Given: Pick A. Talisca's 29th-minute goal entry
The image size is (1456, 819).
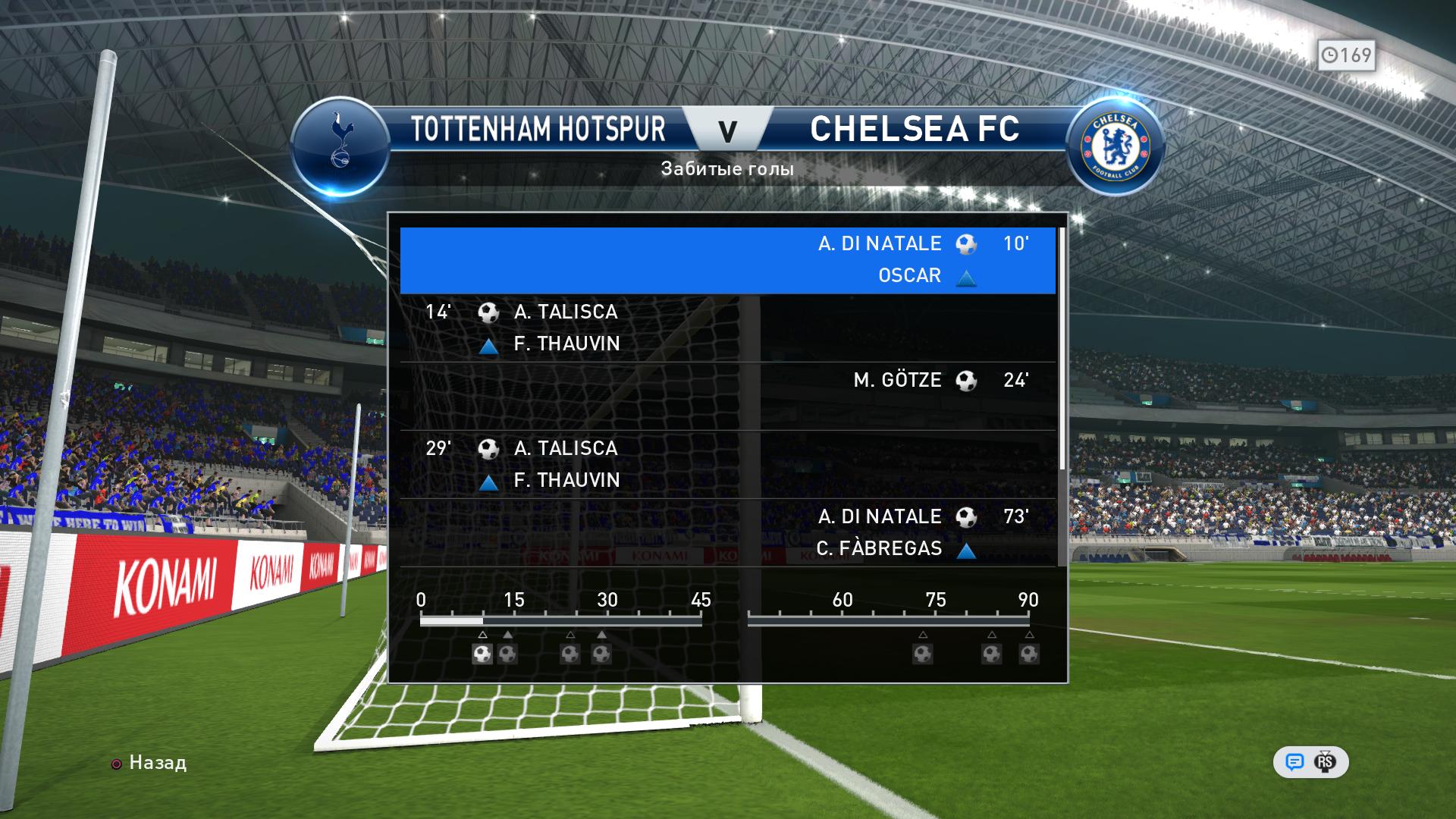Looking at the screenshot, I should (x=727, y=464).
